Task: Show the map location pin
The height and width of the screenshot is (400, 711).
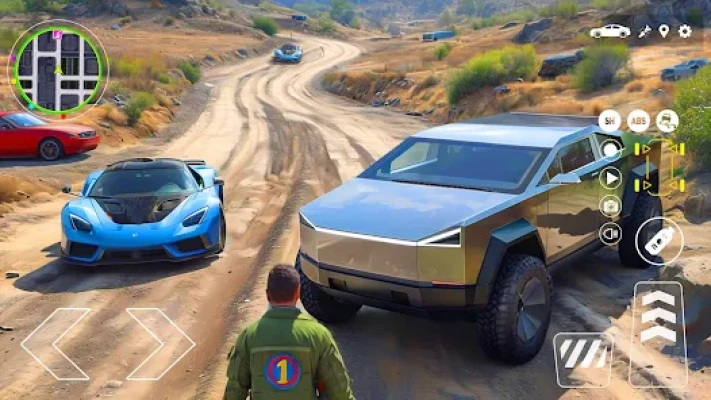Action: [x=664, y=31]
